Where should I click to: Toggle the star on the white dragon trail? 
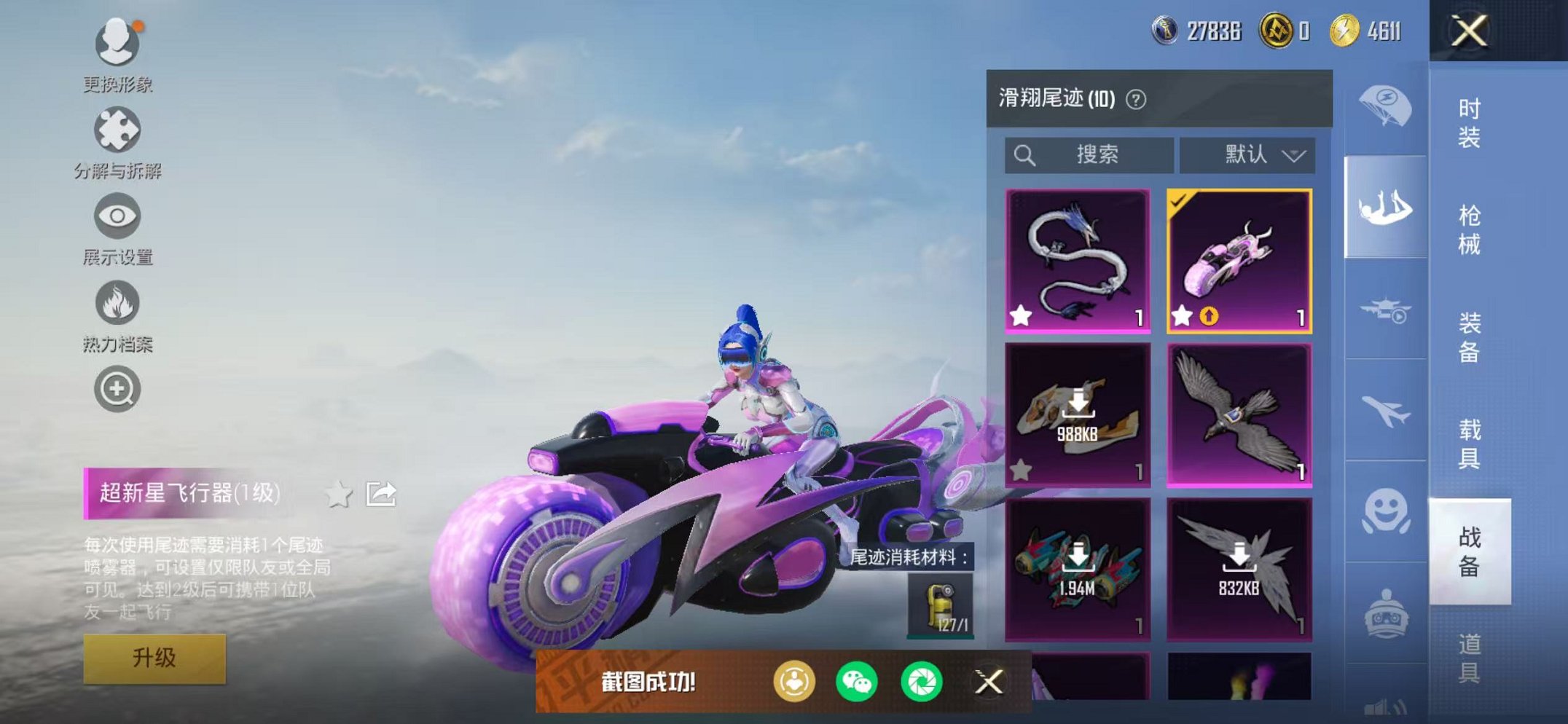point(1022,315)
